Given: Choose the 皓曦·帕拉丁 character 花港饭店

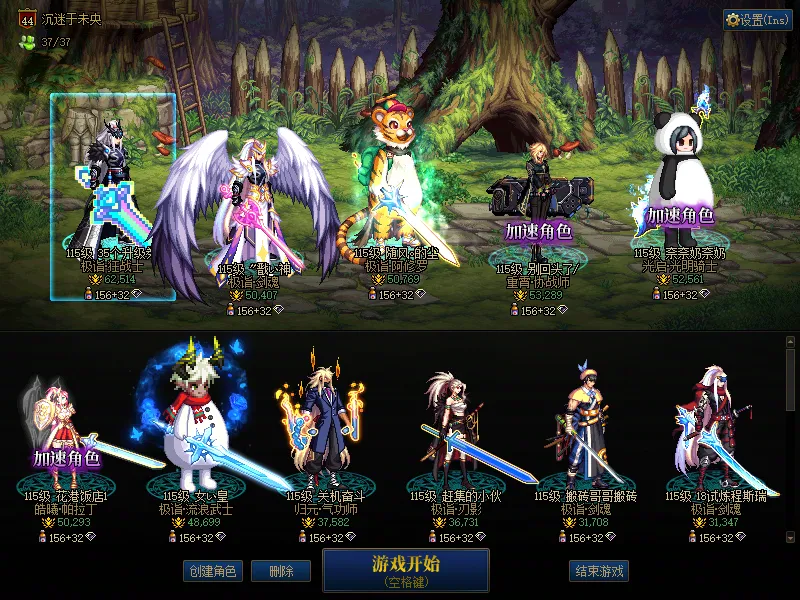Looking at the screenshot, I should (66, 440).
